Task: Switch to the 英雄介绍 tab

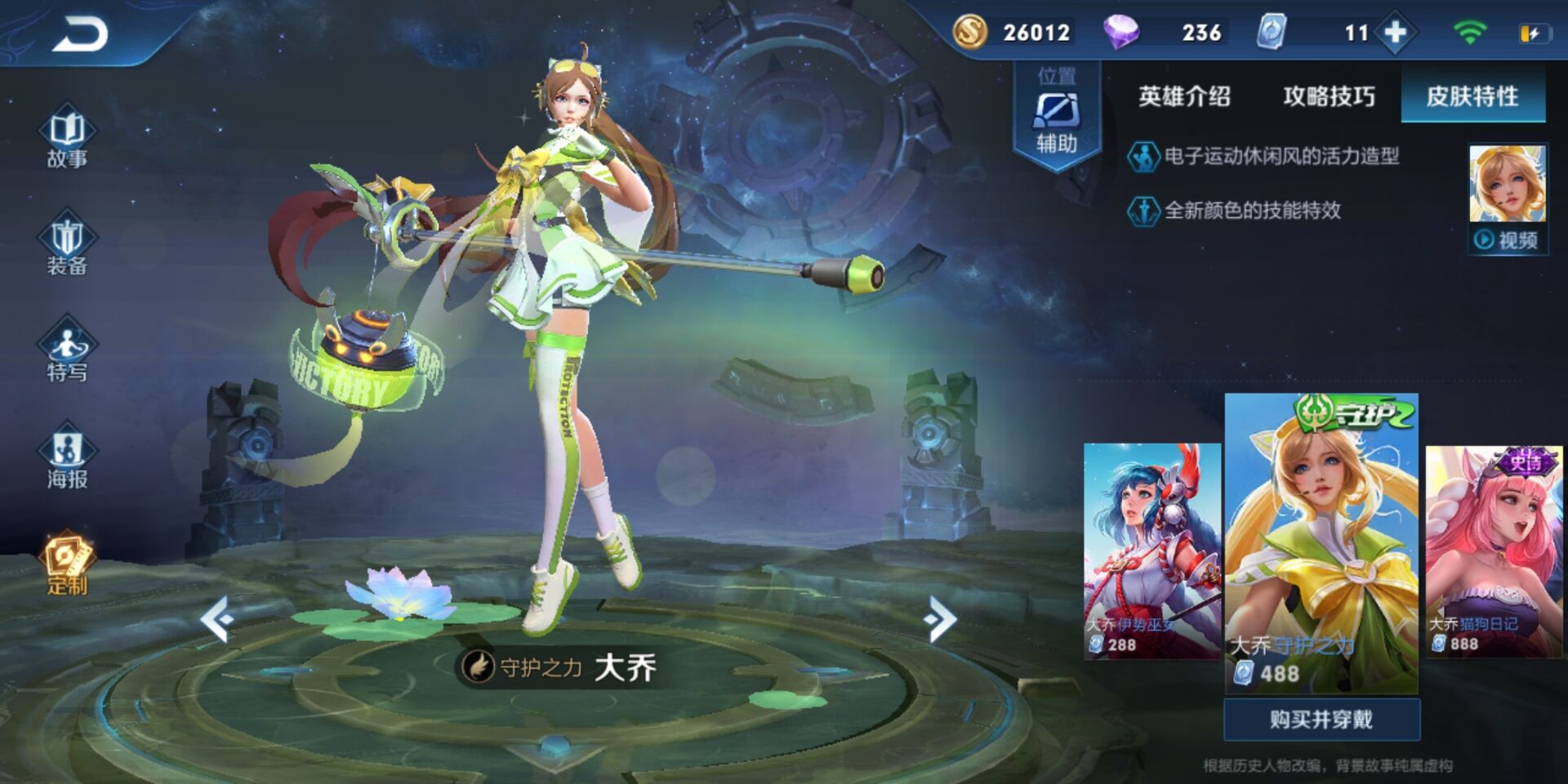Action: (x=1184, y=96)
